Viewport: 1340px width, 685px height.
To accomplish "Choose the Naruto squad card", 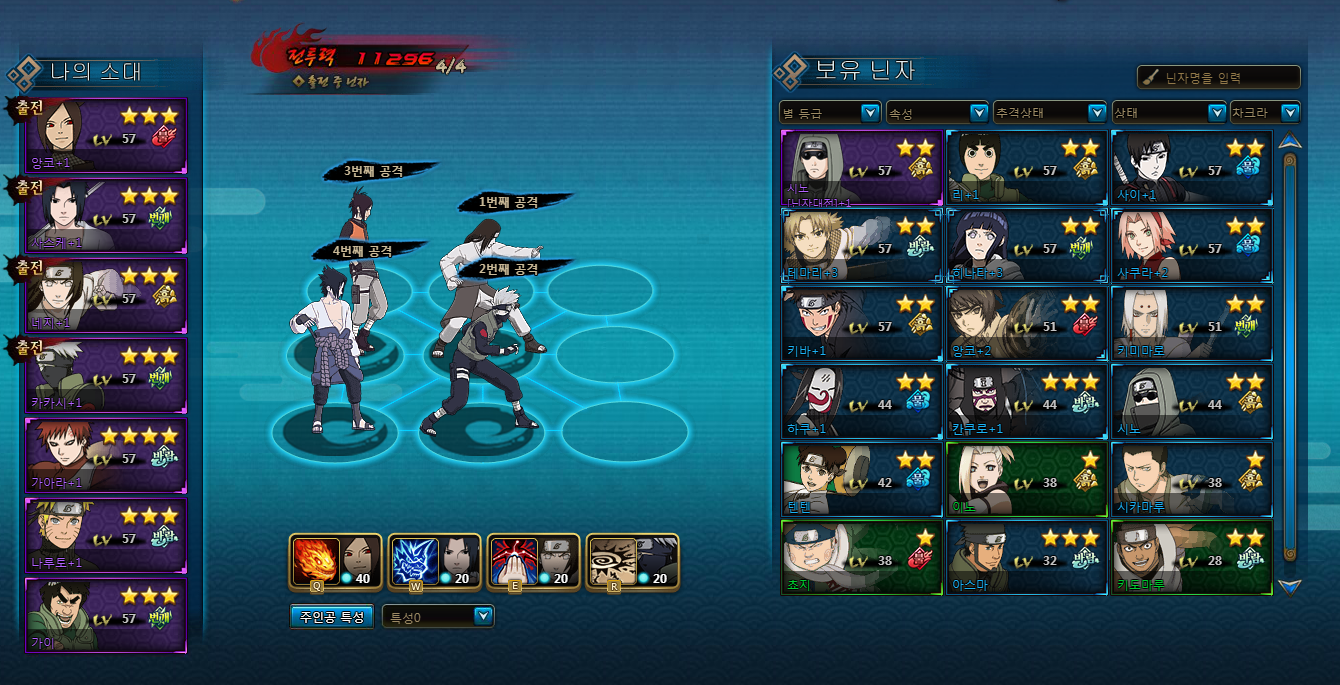I will click(106, 535).
